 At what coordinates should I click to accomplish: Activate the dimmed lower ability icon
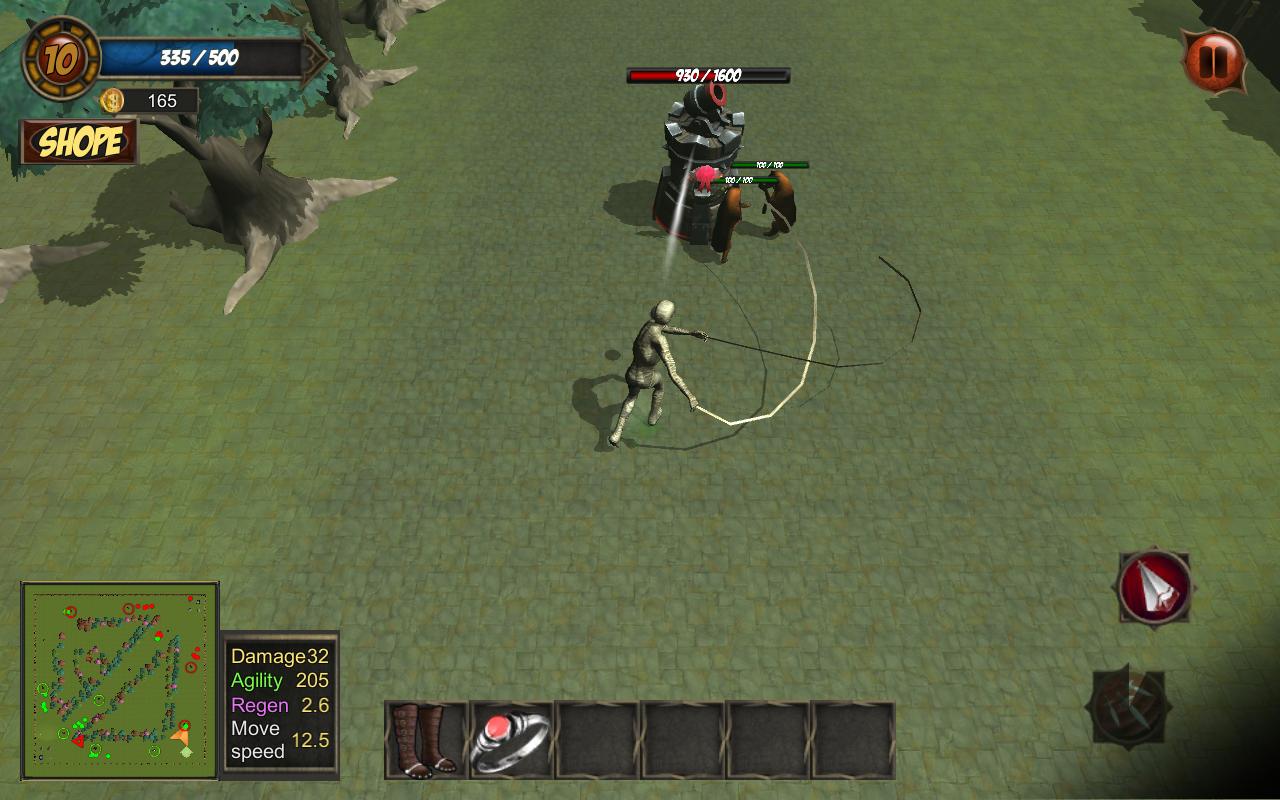(x=1128, y=707)
